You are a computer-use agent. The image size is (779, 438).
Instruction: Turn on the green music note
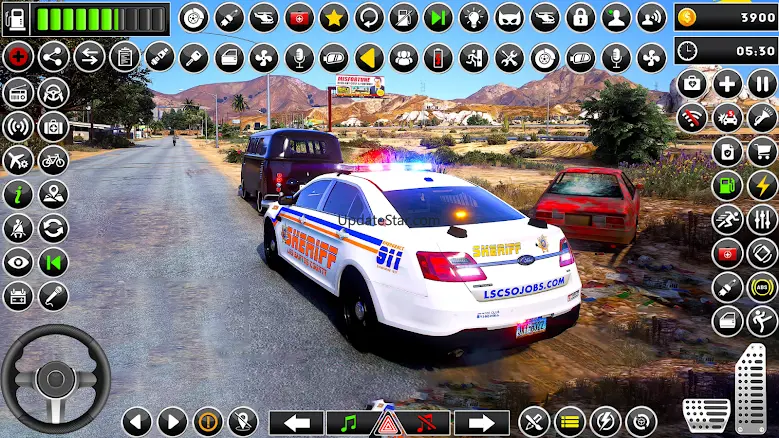click(x=349, y=422)
